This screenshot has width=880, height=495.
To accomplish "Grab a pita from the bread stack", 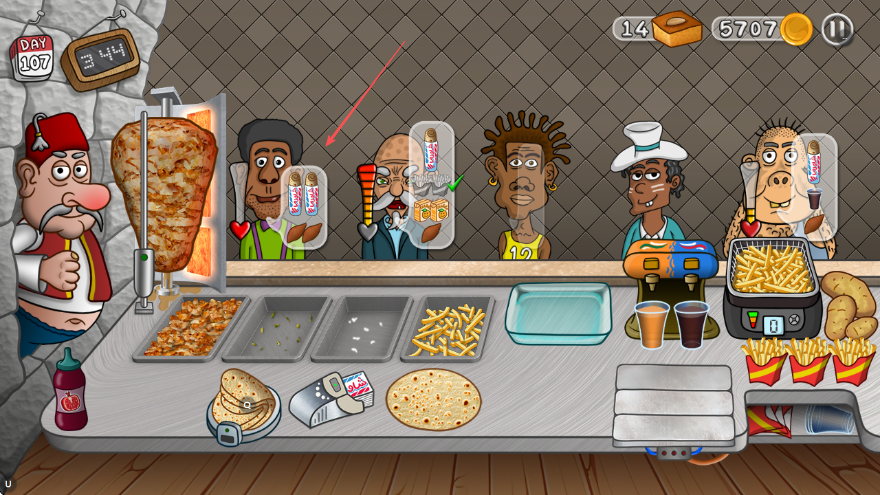I will 242,402.
